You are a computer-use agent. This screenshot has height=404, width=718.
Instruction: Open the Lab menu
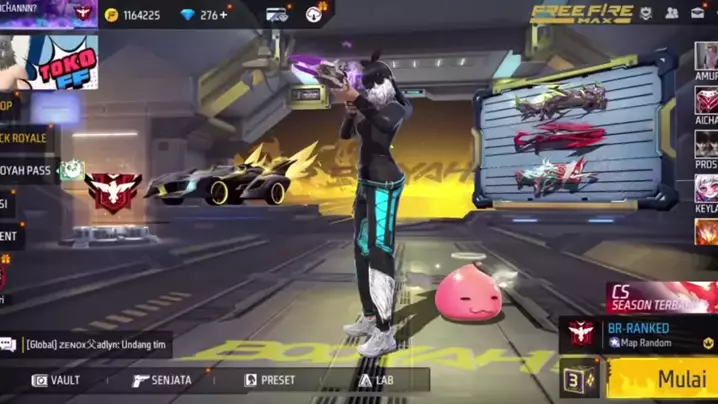coord(376,380)
